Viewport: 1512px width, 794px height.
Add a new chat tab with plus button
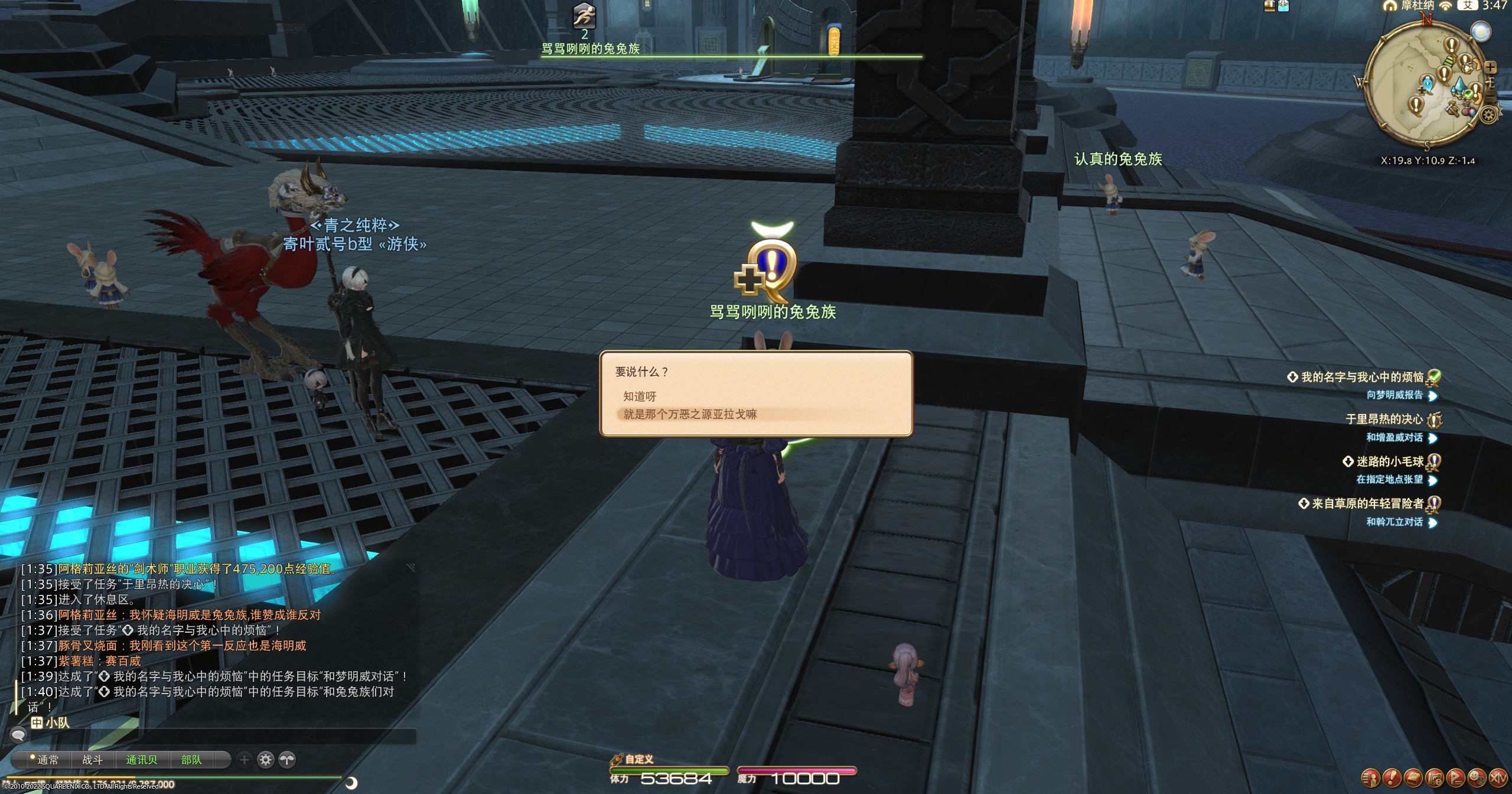(245, 760)
